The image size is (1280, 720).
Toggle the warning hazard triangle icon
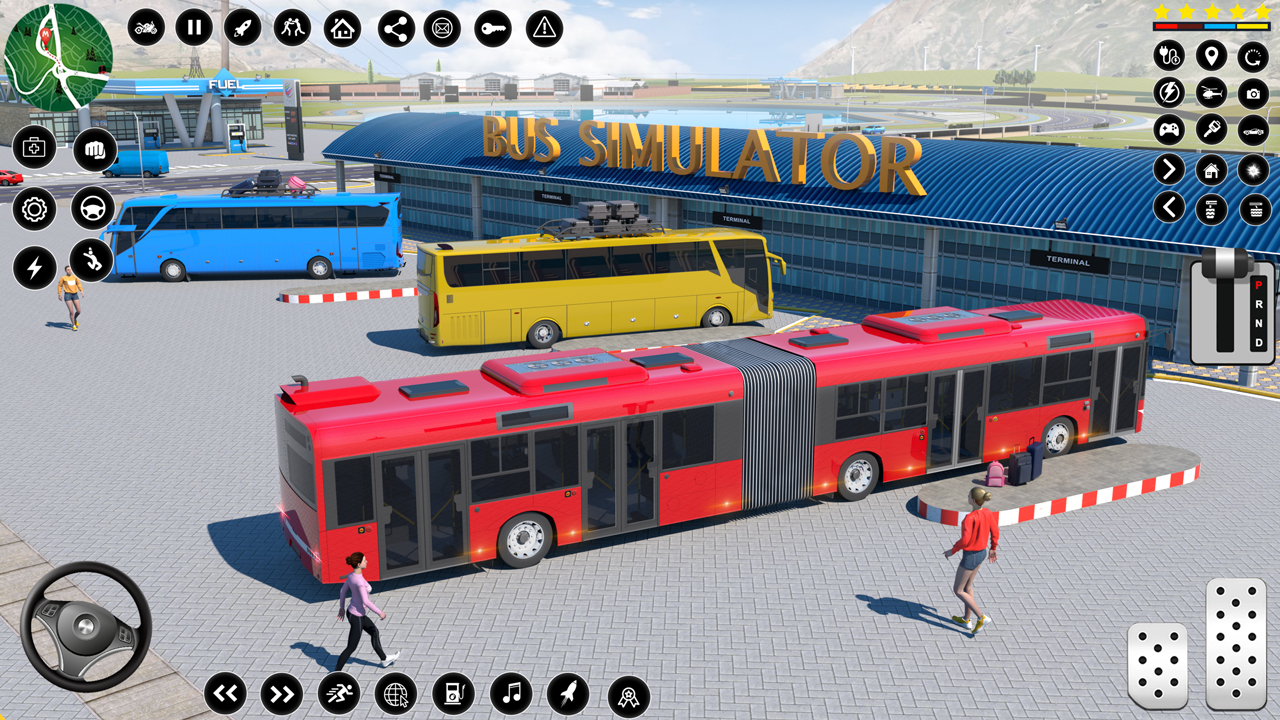point(543,28)
